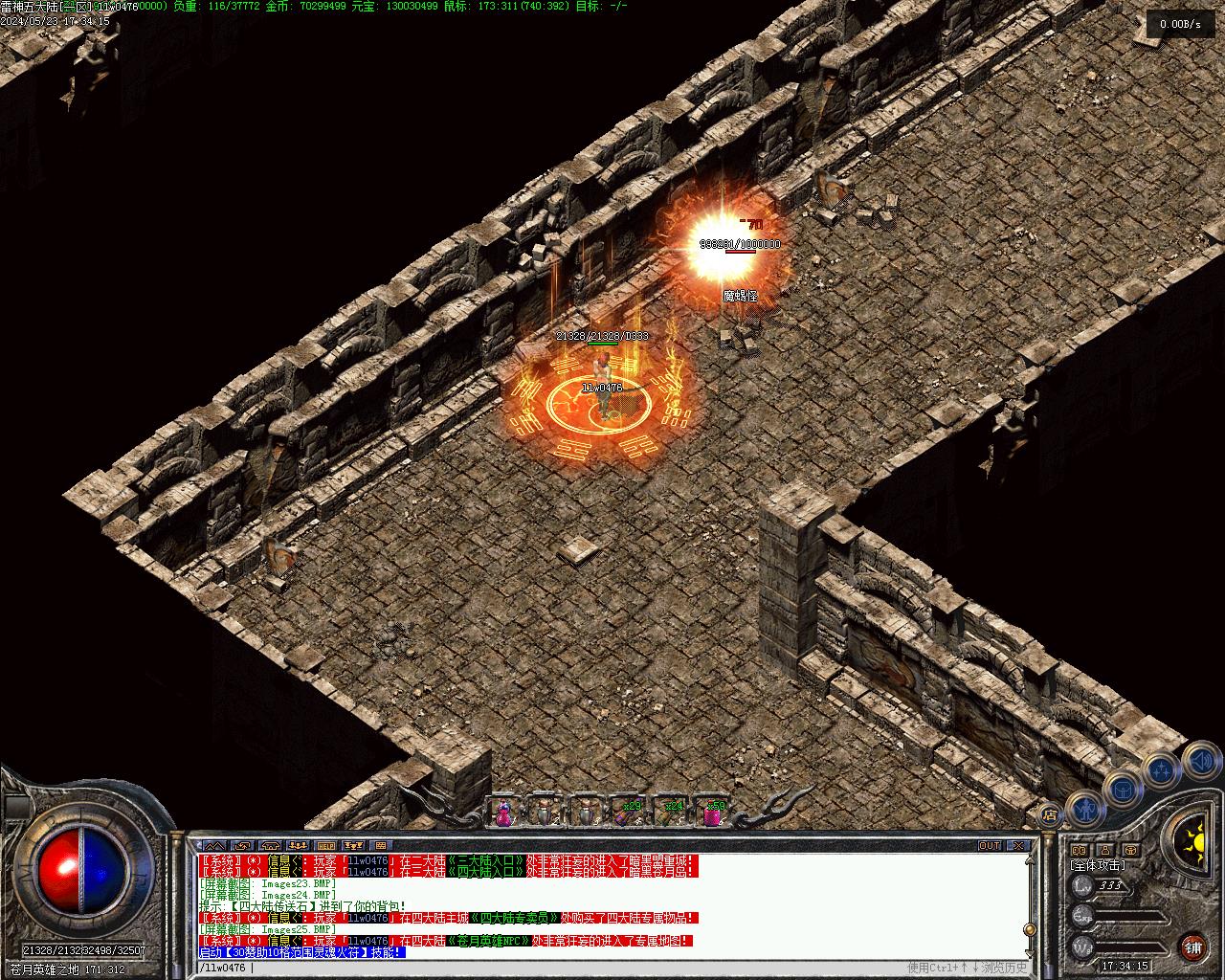Open the shop via the 店 button
The width and height of the screenshot is (1225, 980).
(1050, 815)
